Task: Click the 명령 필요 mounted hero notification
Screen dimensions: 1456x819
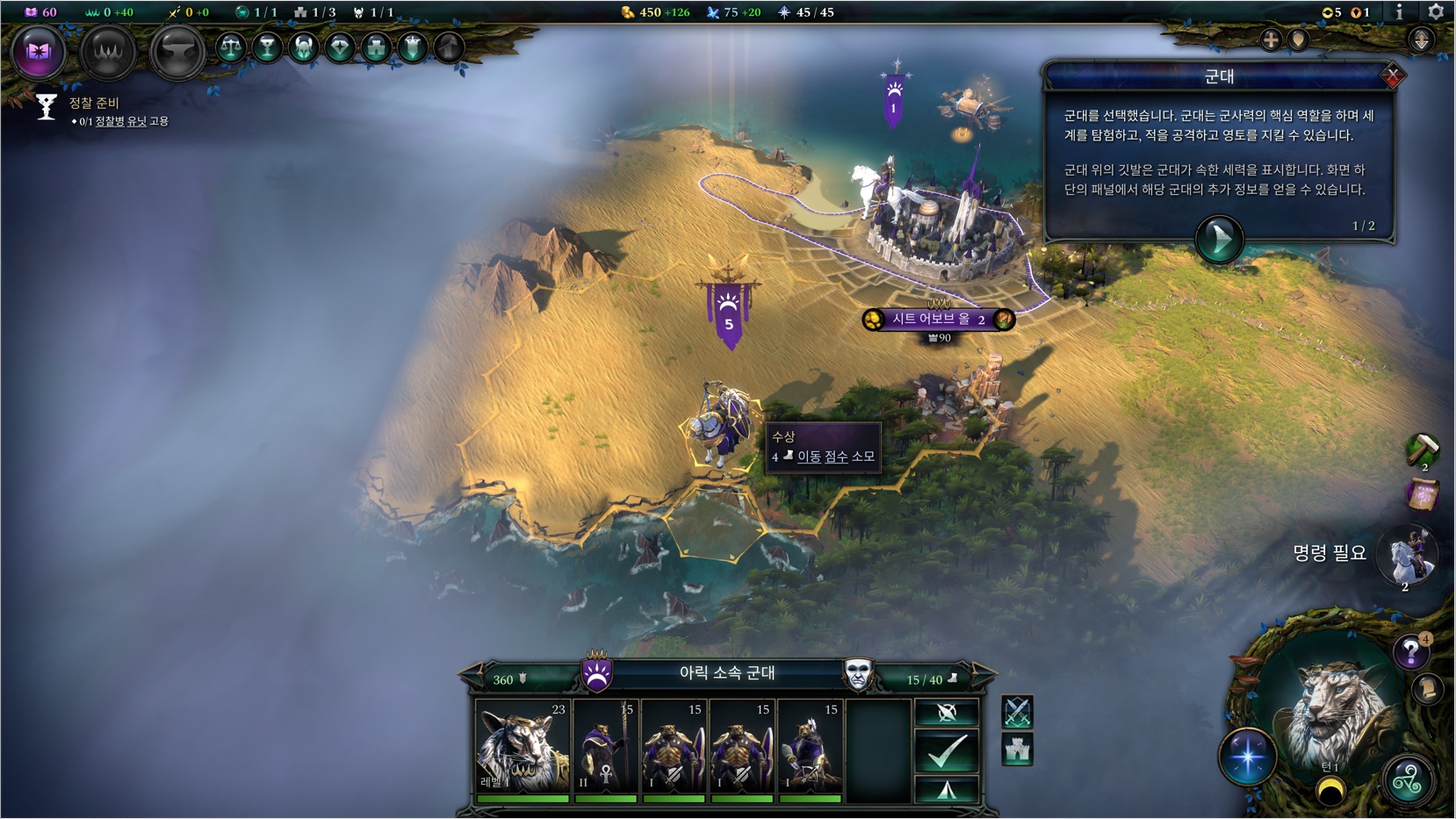Action: click(x=1405, y=557)
